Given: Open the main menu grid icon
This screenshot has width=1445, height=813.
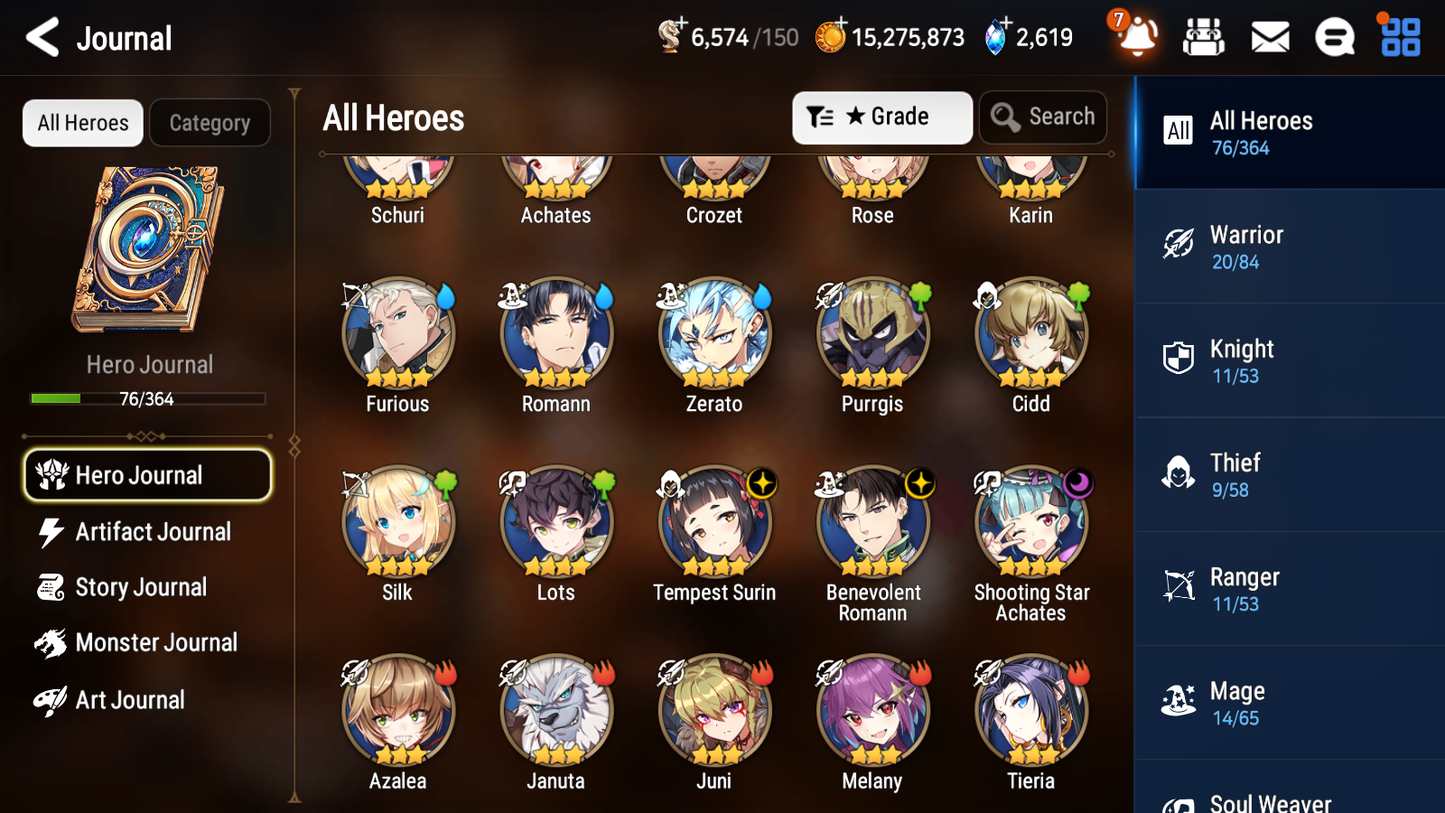Looking at the screenshot, I should point(1399,36).
